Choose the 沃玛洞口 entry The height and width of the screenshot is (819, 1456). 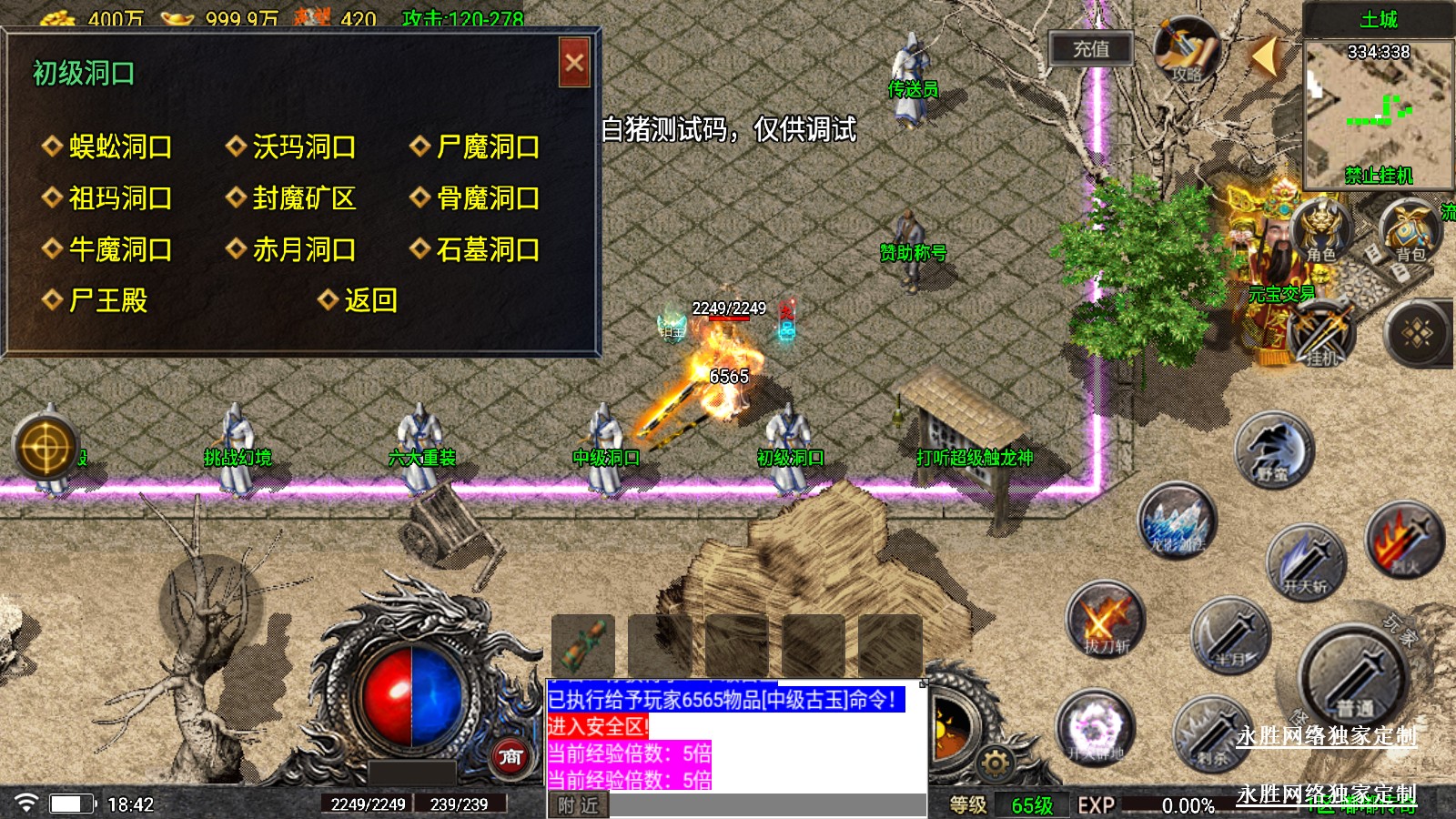(303, 147)
